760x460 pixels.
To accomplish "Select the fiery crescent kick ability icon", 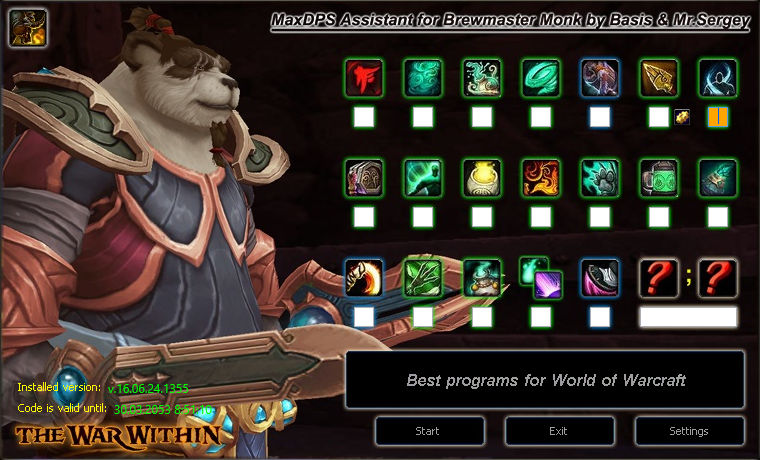I will 363,277.
